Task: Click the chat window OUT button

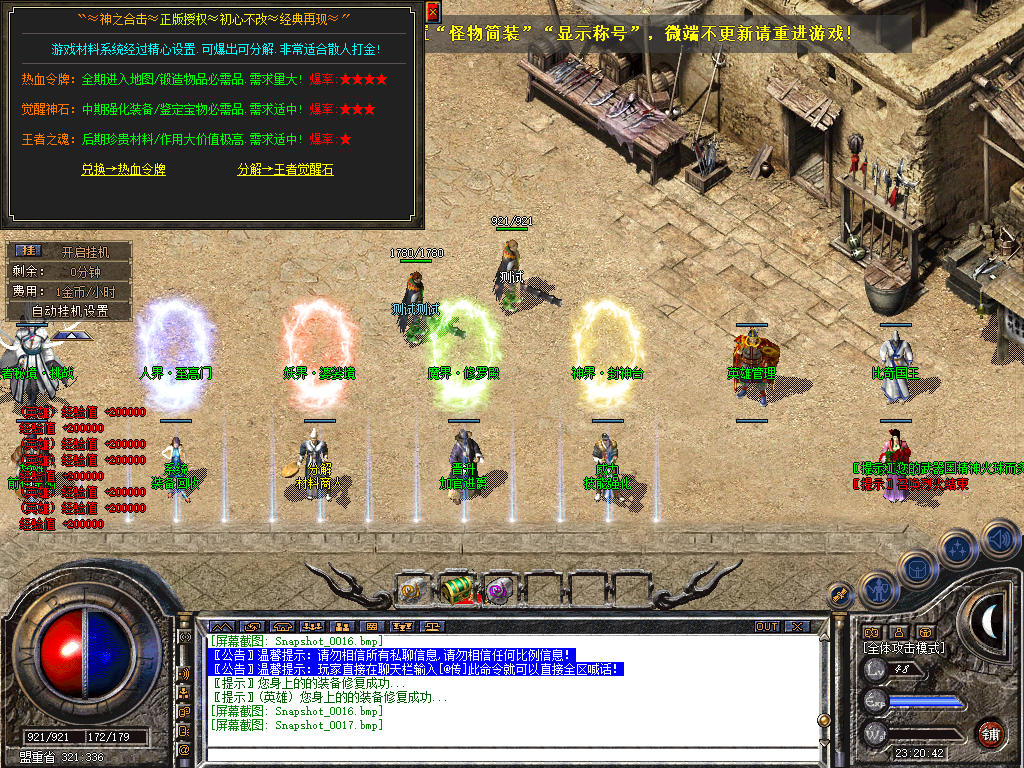Action: pyautogui.click(x=766, y=627)
